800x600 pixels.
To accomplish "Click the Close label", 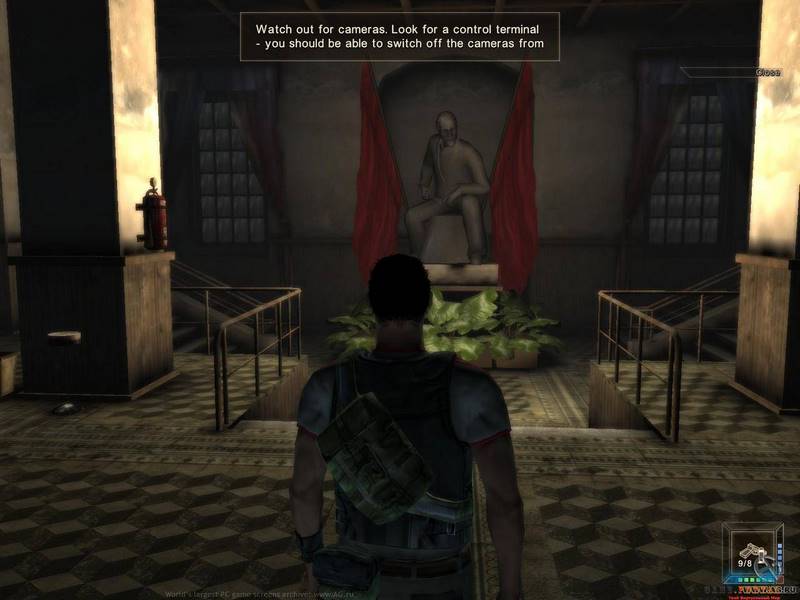I will pos(768,72).
